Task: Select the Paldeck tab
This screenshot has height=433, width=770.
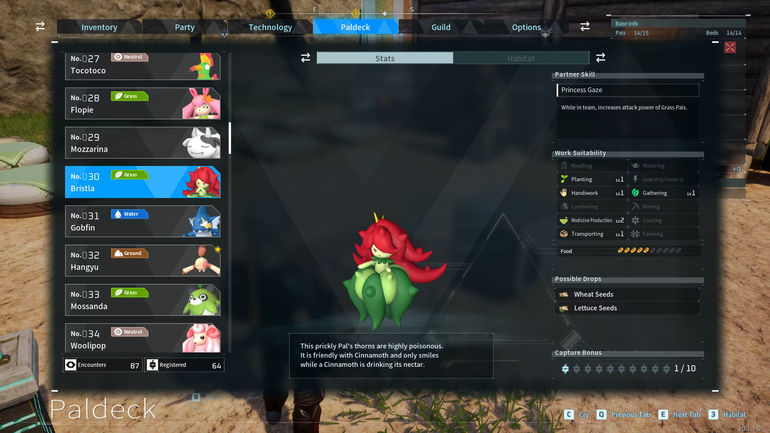Action: [355, 27]
